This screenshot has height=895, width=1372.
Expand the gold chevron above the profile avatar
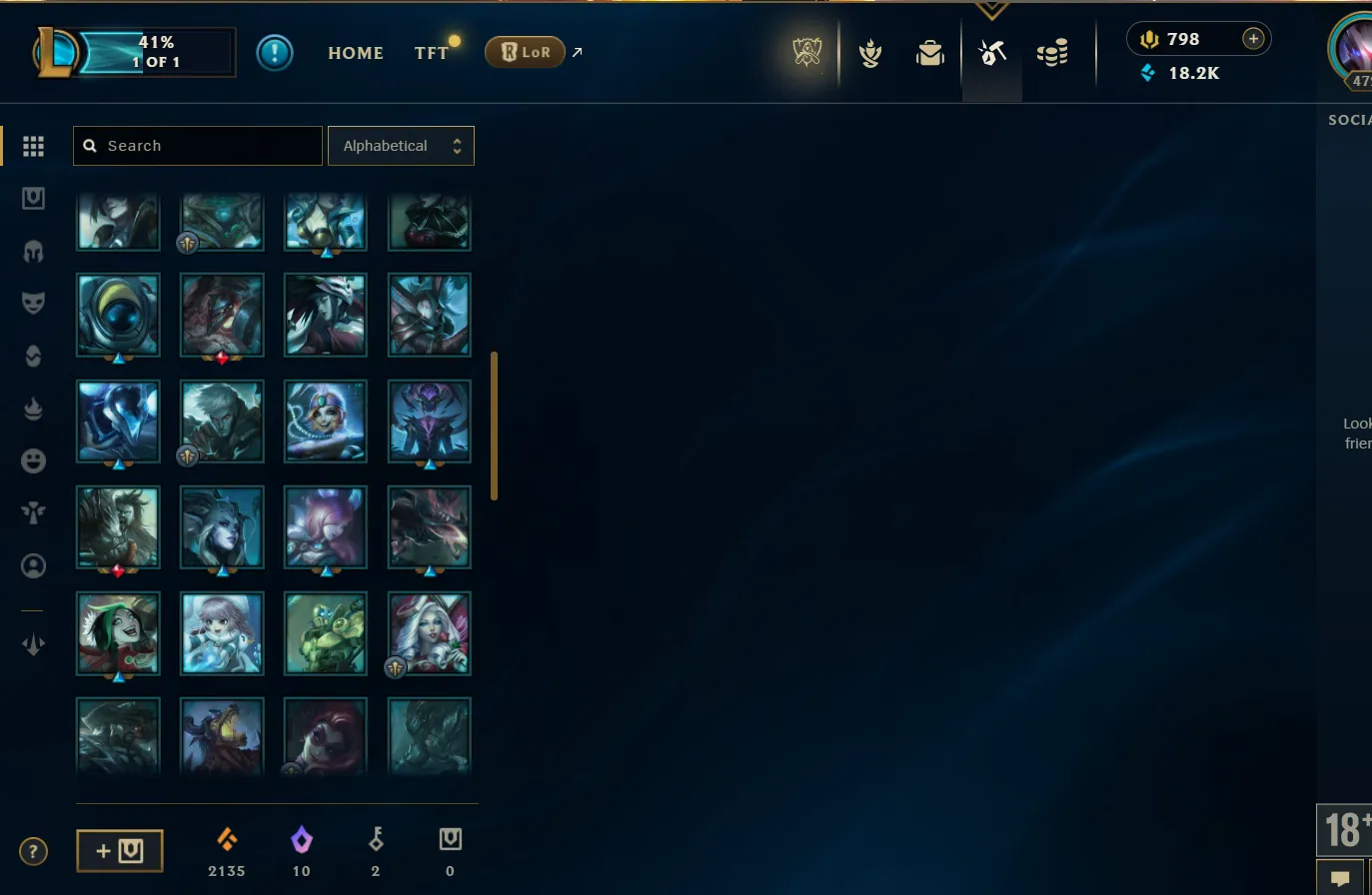tap(991, 8)
